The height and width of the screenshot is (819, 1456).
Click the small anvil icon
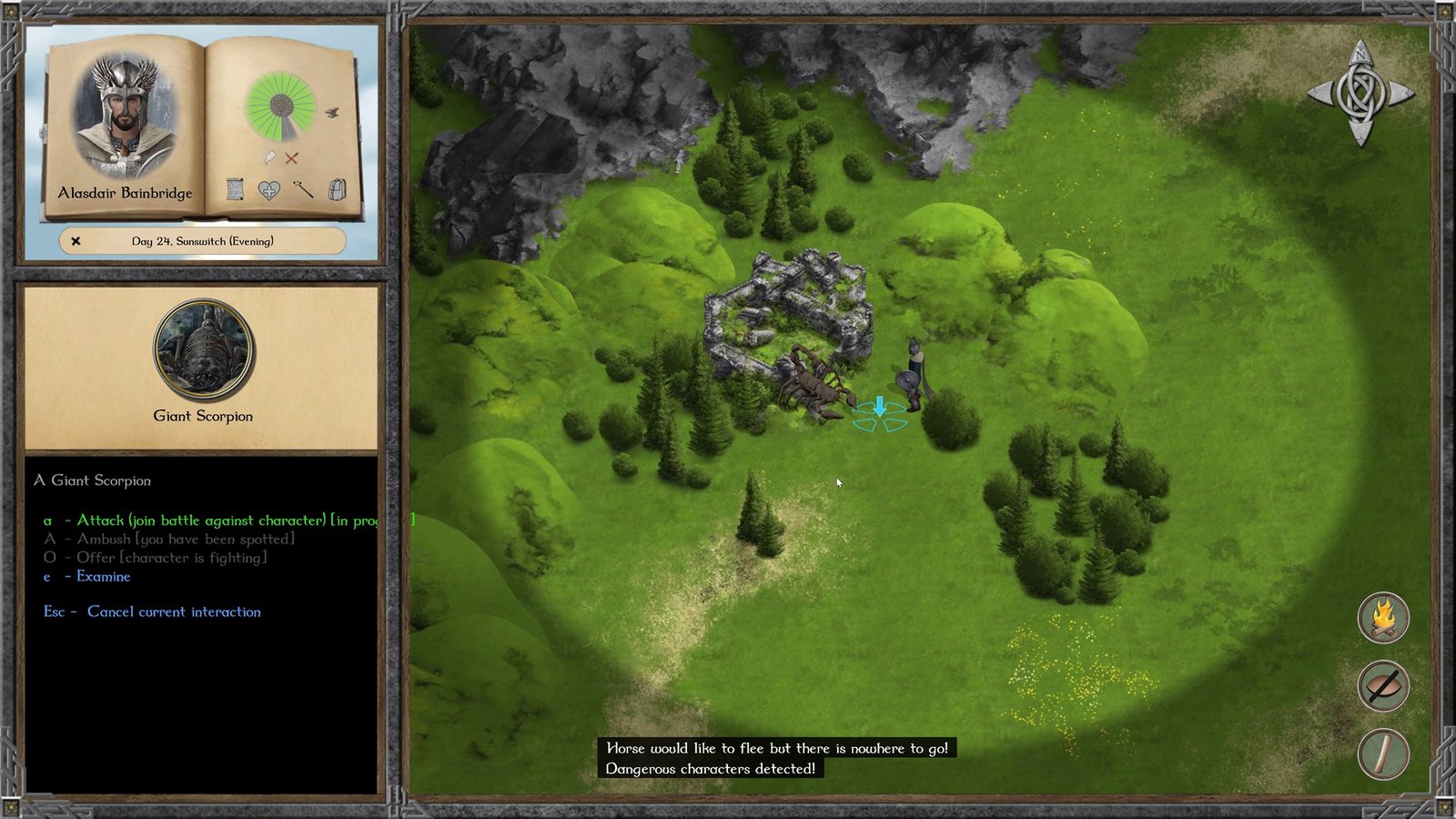click(x=332, y=113)
